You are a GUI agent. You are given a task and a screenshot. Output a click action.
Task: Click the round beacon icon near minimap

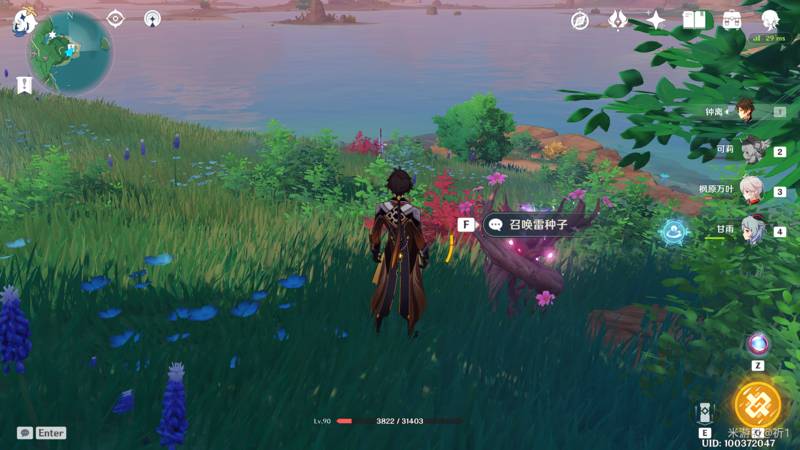click(152, 18)
